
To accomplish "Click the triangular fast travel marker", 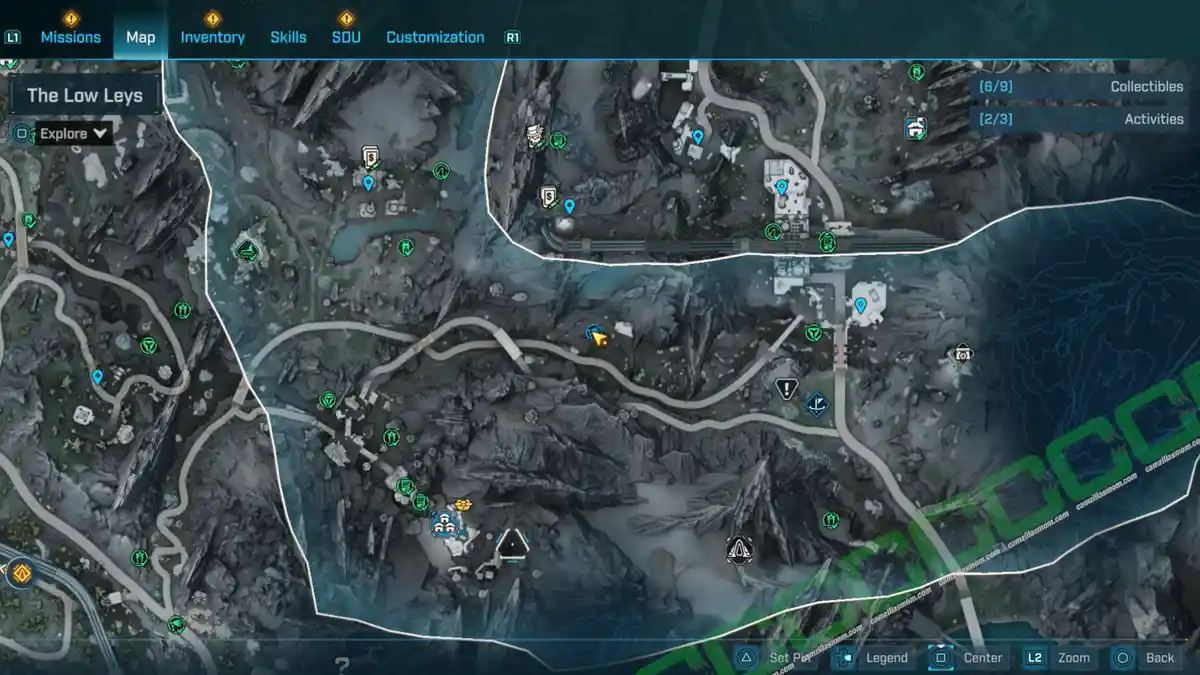I will click(512, 544).
